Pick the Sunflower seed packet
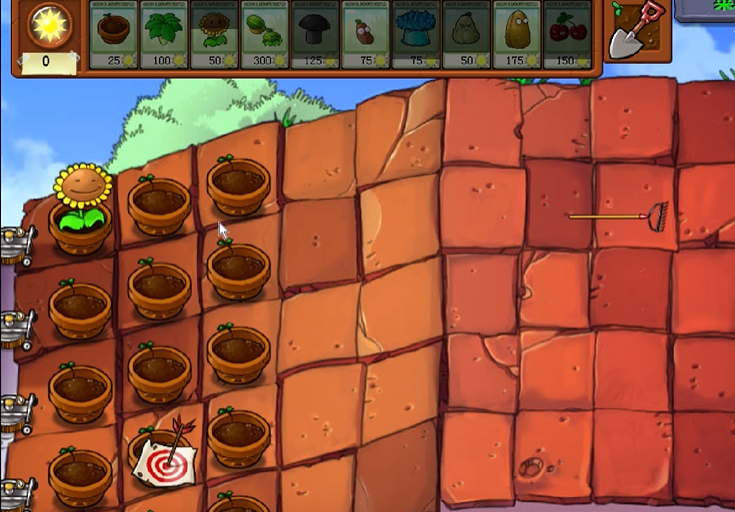 coord(214,36)
